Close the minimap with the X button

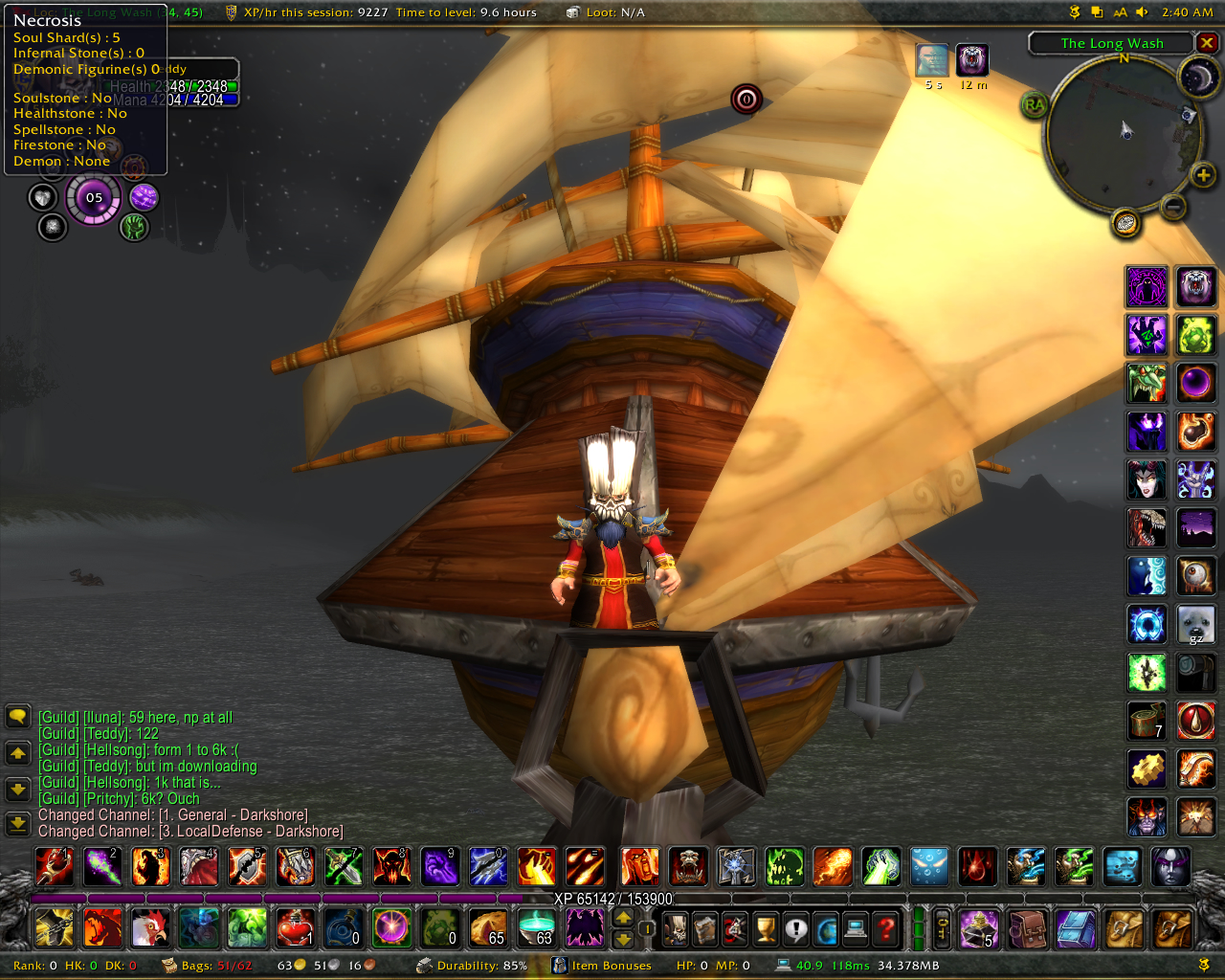1208,43
